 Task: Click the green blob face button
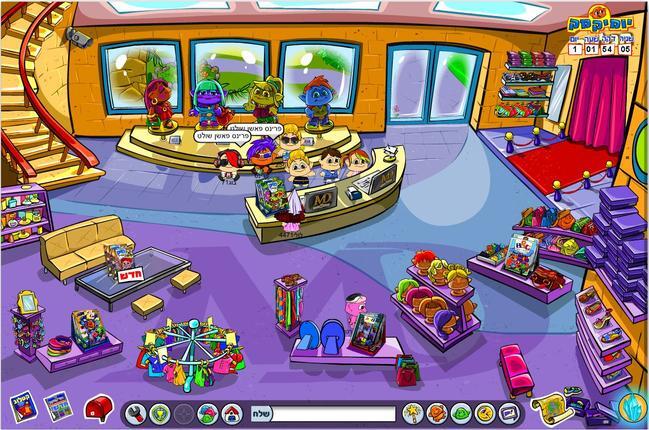pyautogui.click(x=461, y=413)
